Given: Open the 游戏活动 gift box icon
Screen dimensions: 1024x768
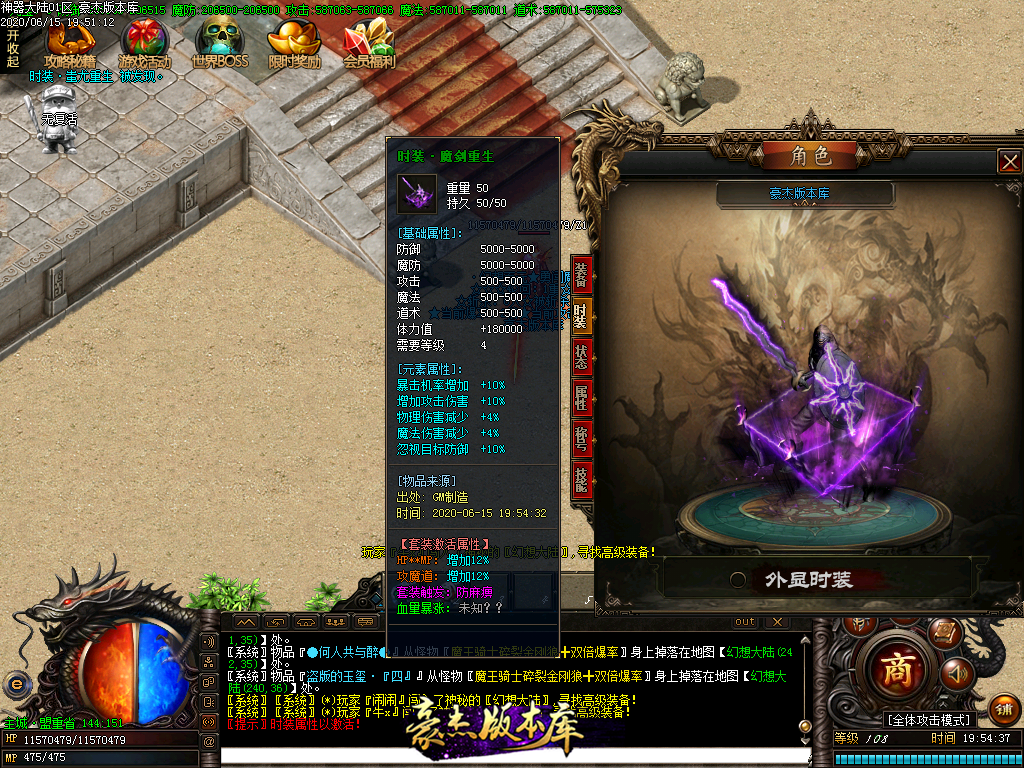Looking at the screenshot, I should (x=145, y=41).
